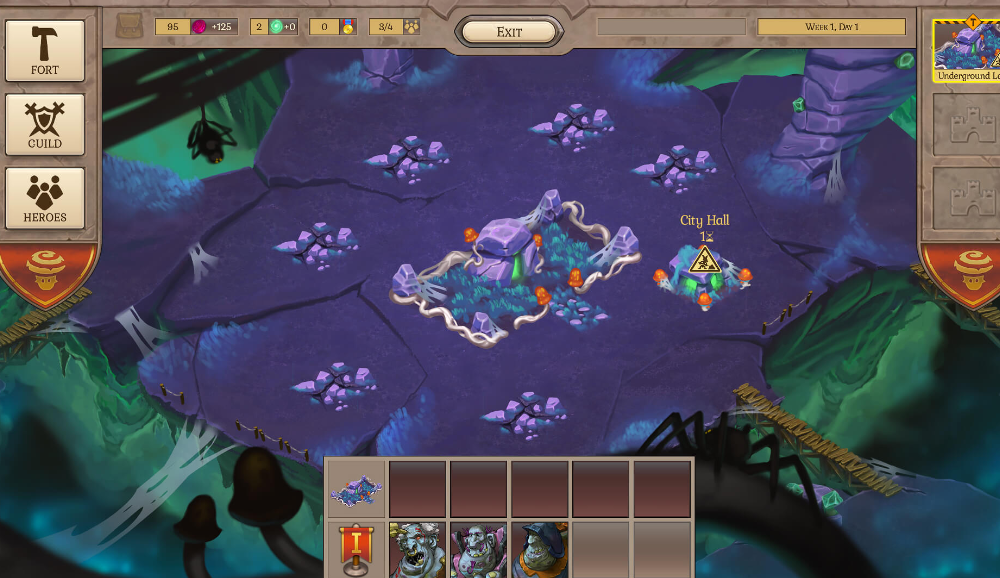This screenshot has height=578, width=1000.
Task: Select the City Hall construction marker
Action: (705, 263)
